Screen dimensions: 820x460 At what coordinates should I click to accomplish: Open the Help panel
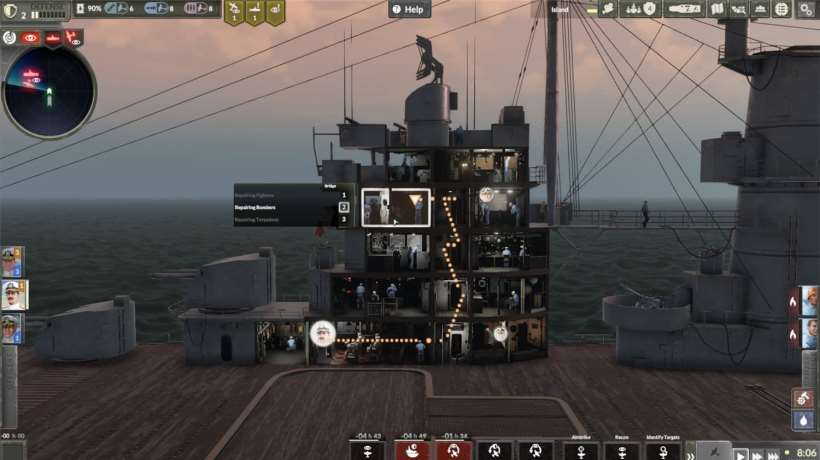point(408,9)
